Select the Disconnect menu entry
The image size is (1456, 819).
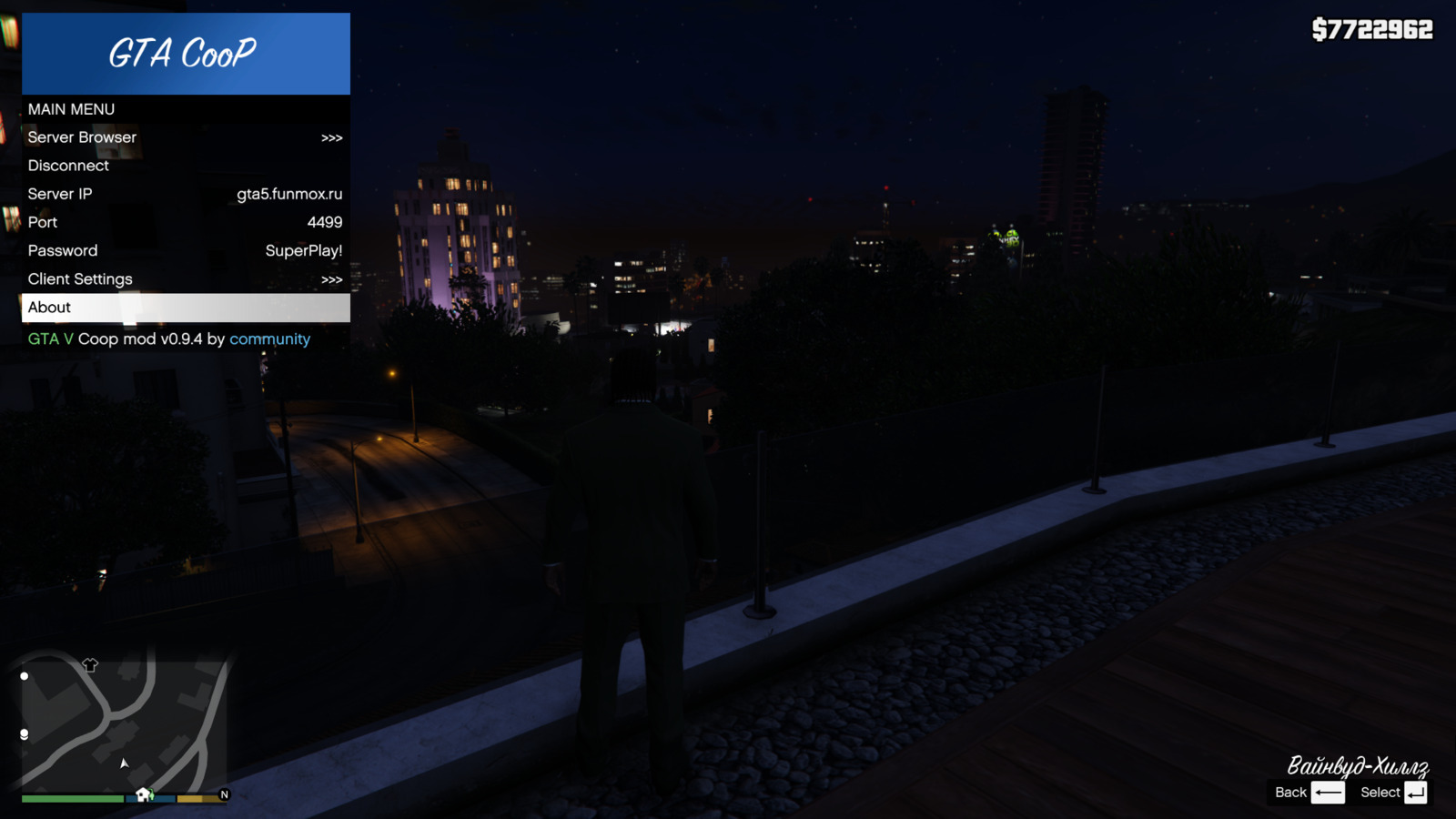pos(185,166)
